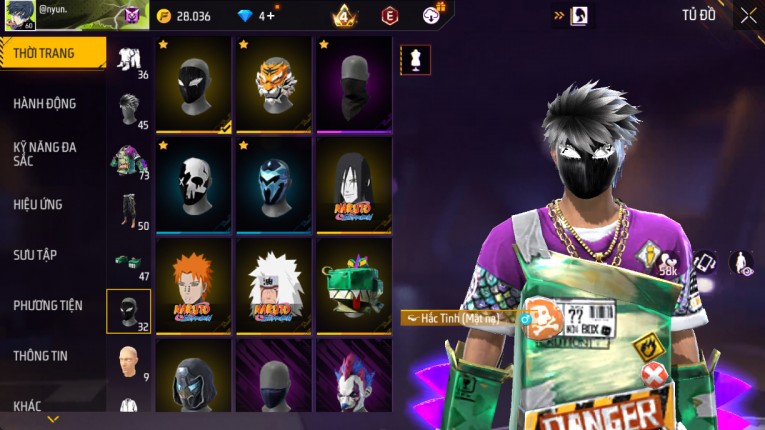Viewport: 765px width, 430px height.
Task: Choose the white skull mask
Action: pyautogui.click(x=194, y=185)
